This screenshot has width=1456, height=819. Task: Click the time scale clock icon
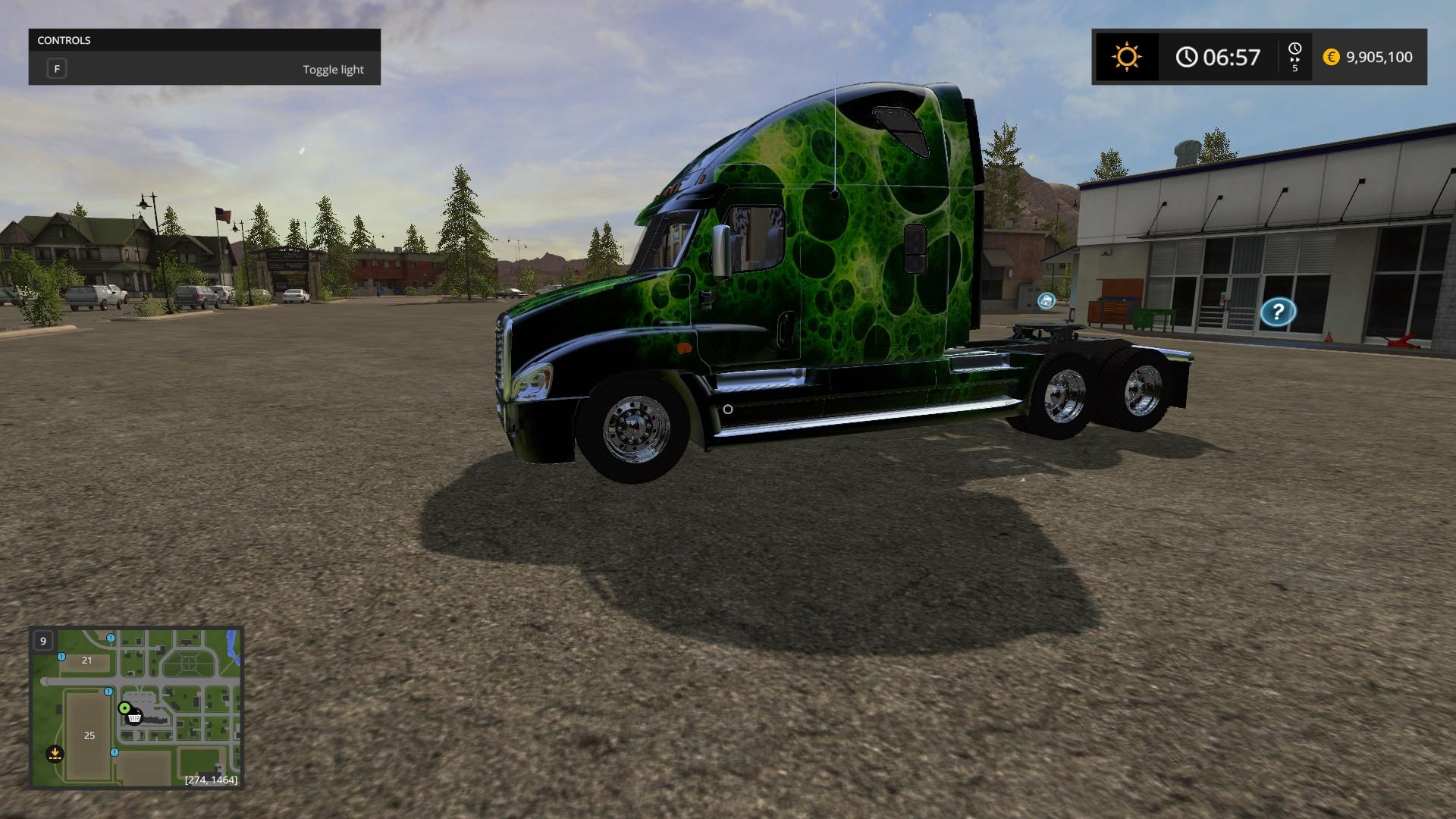(1294, 49)
